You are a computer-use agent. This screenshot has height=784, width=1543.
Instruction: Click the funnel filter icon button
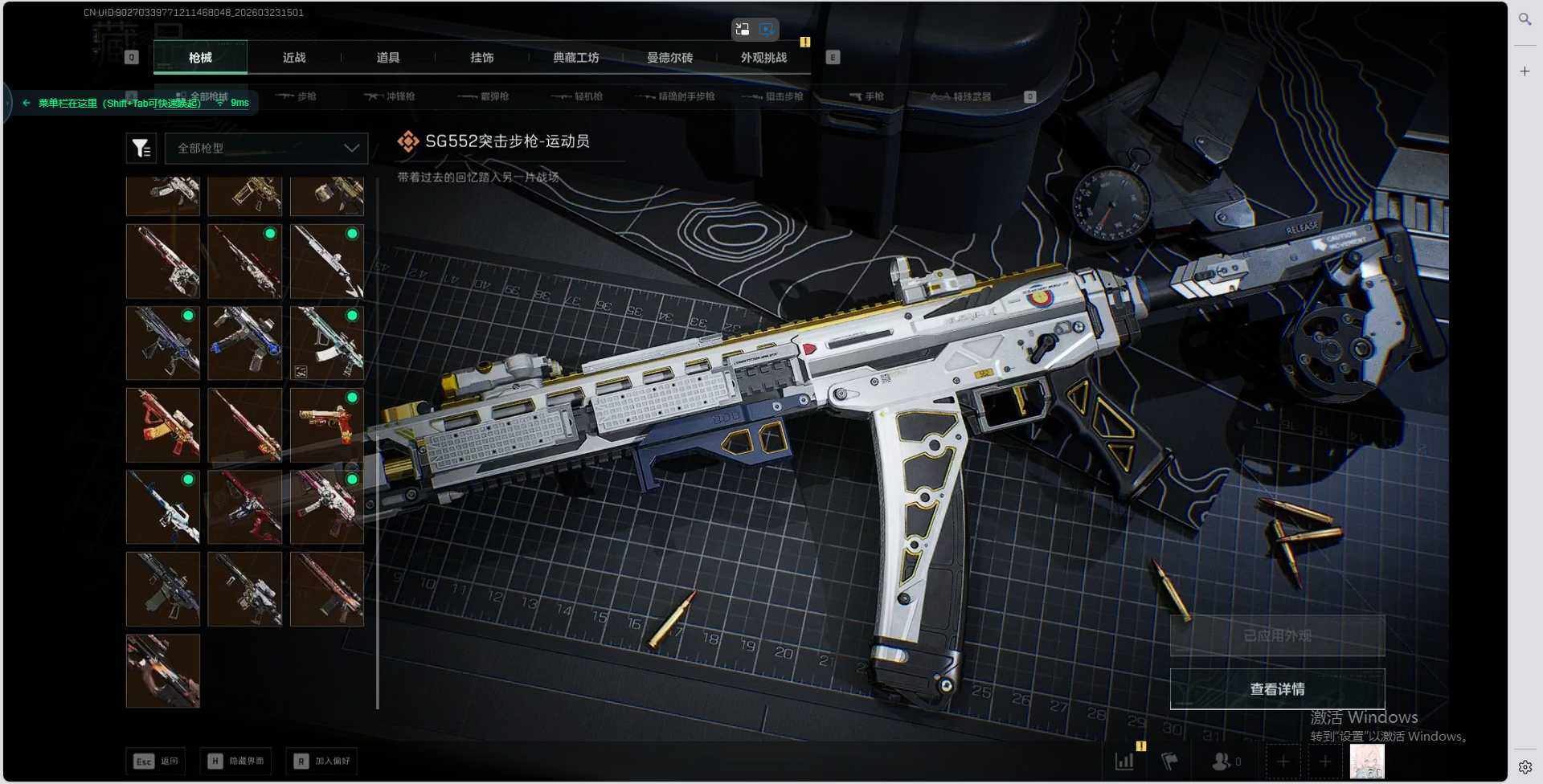point(141,149)
